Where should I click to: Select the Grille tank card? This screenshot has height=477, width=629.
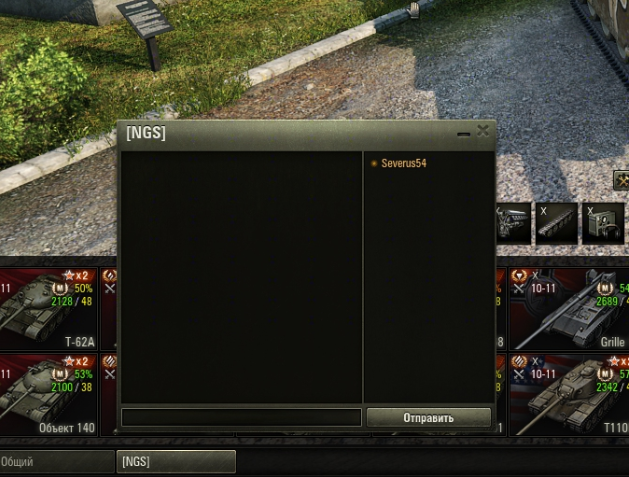click(x=570, y=308)
